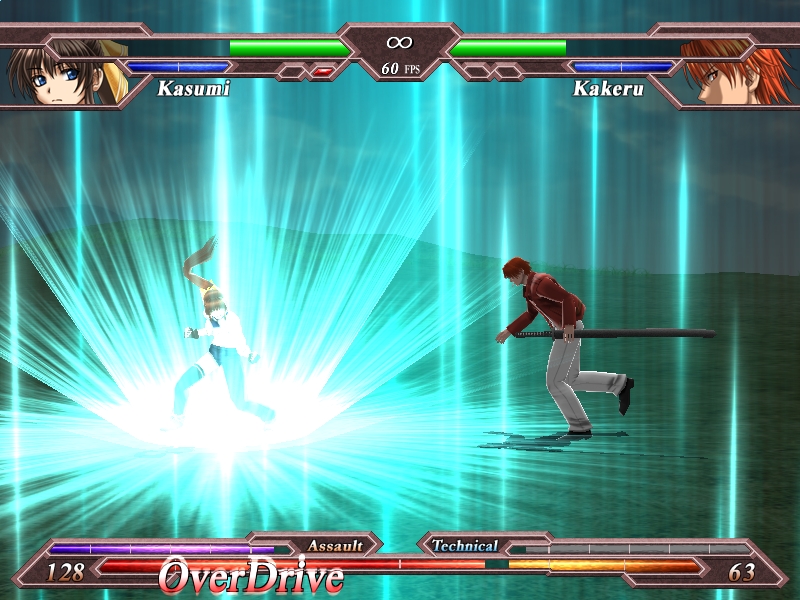Screen dimensions: 800x600
Task: Select the Assault style label
Action: [334, 546]
